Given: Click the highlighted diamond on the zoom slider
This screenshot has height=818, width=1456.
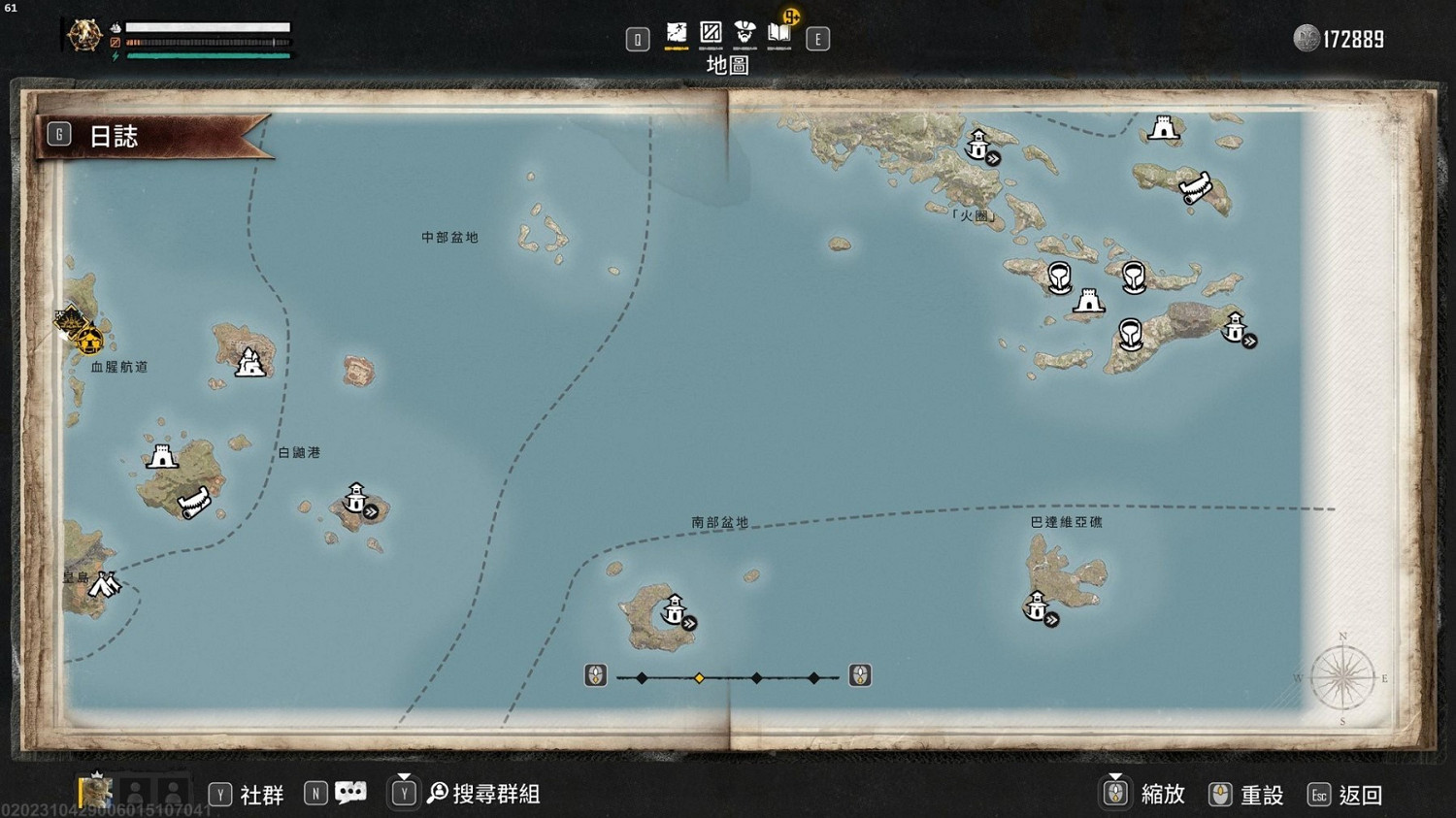Looking at the screenshot, I should click(700, 676).
